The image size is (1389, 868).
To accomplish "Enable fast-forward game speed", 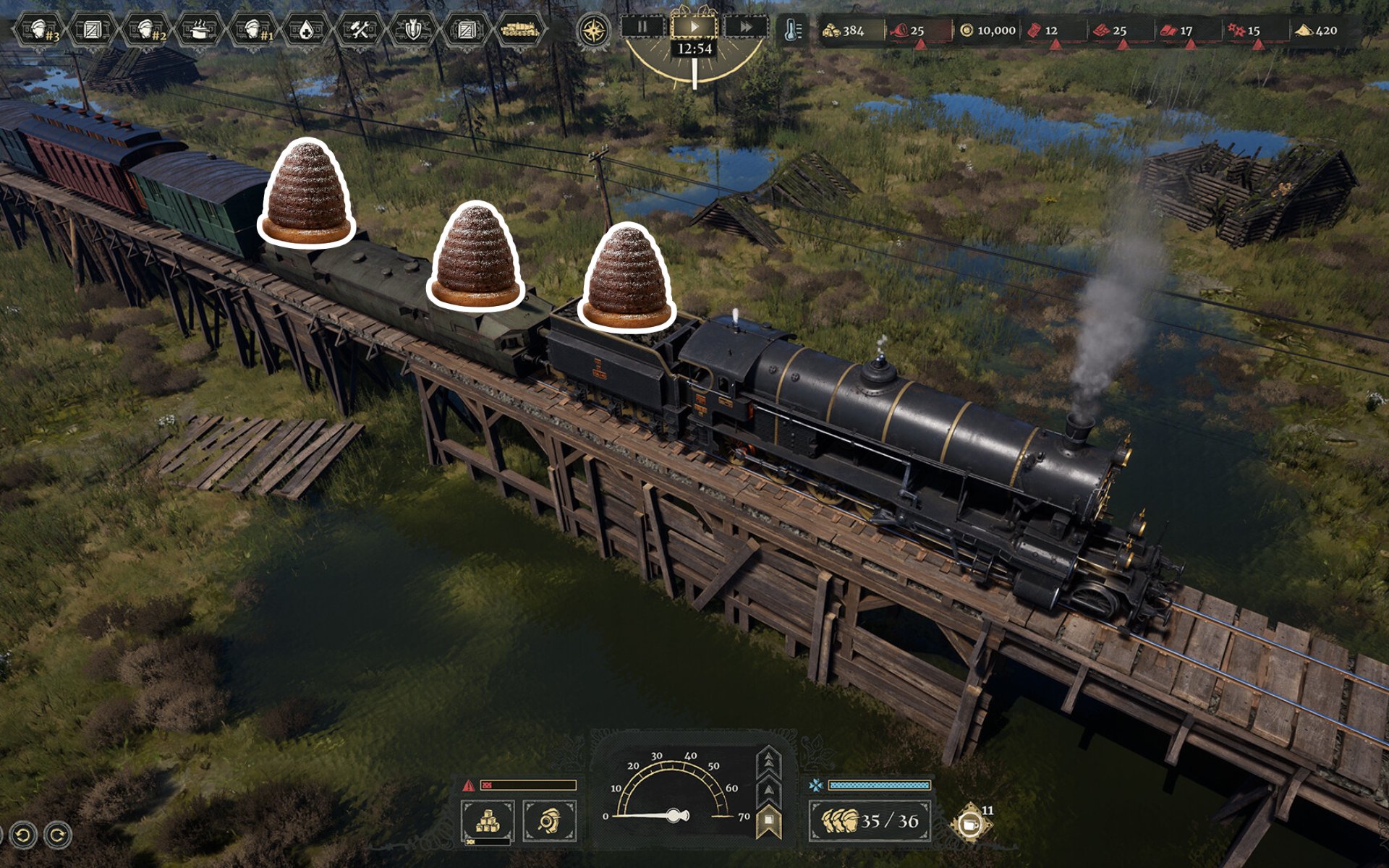I will [745, 27].
